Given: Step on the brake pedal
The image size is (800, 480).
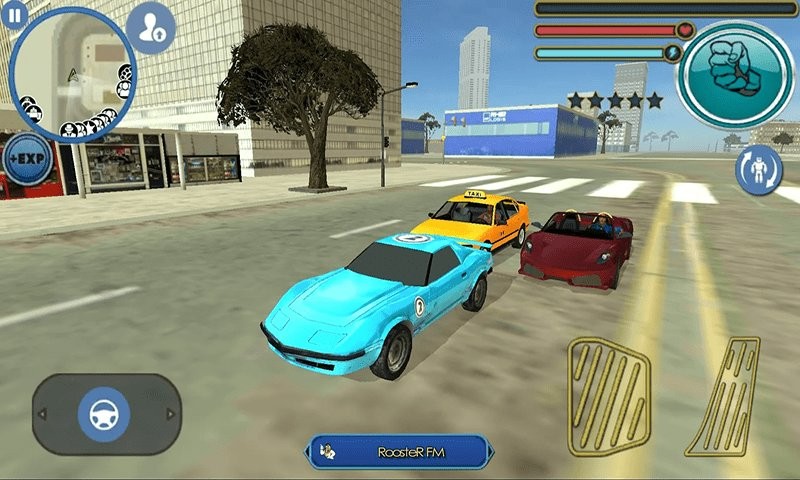Looking at the screenshot, I should tap(609, 395).
